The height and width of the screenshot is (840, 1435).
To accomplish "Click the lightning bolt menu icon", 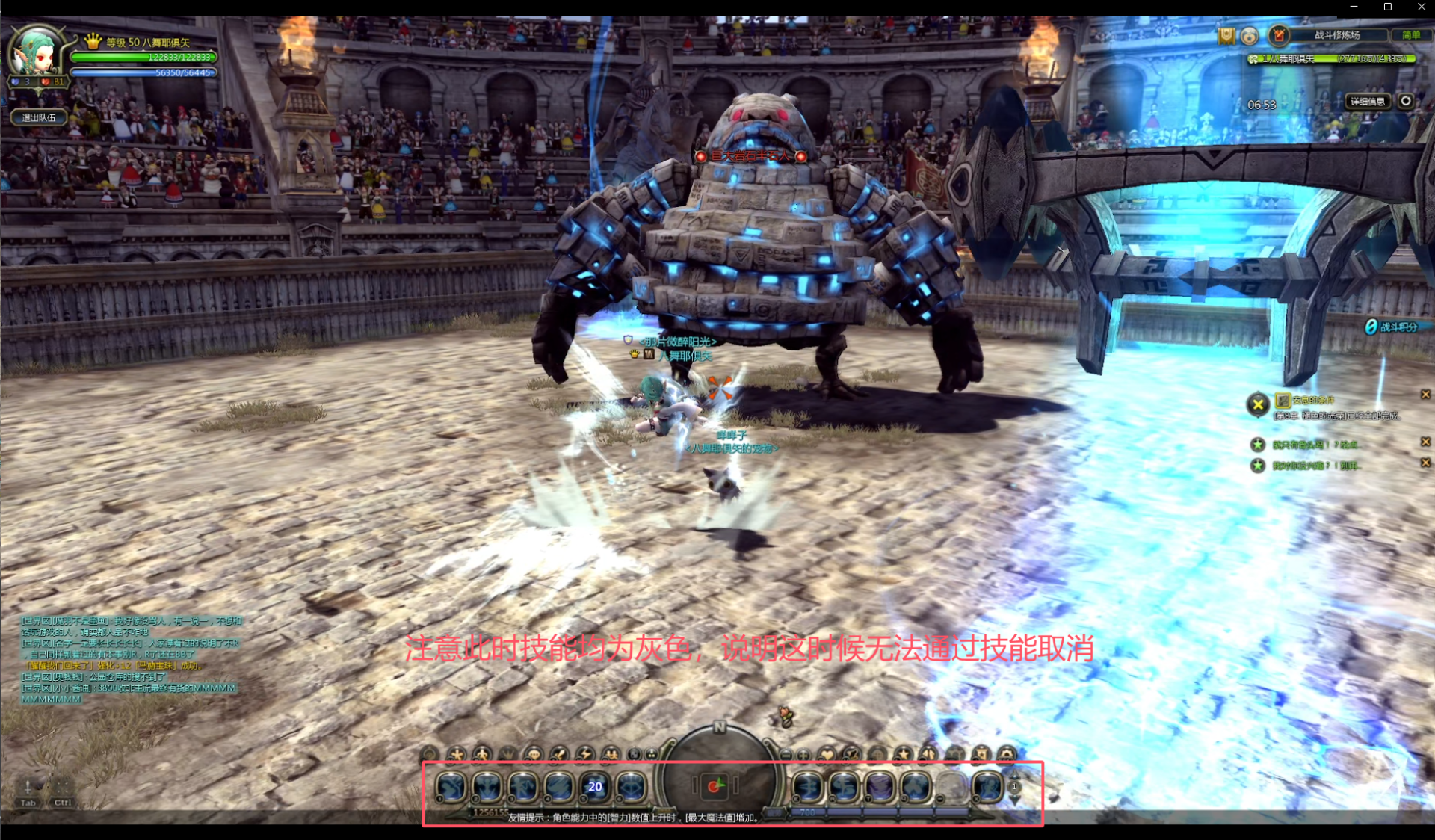I will (x=584, y=754).
